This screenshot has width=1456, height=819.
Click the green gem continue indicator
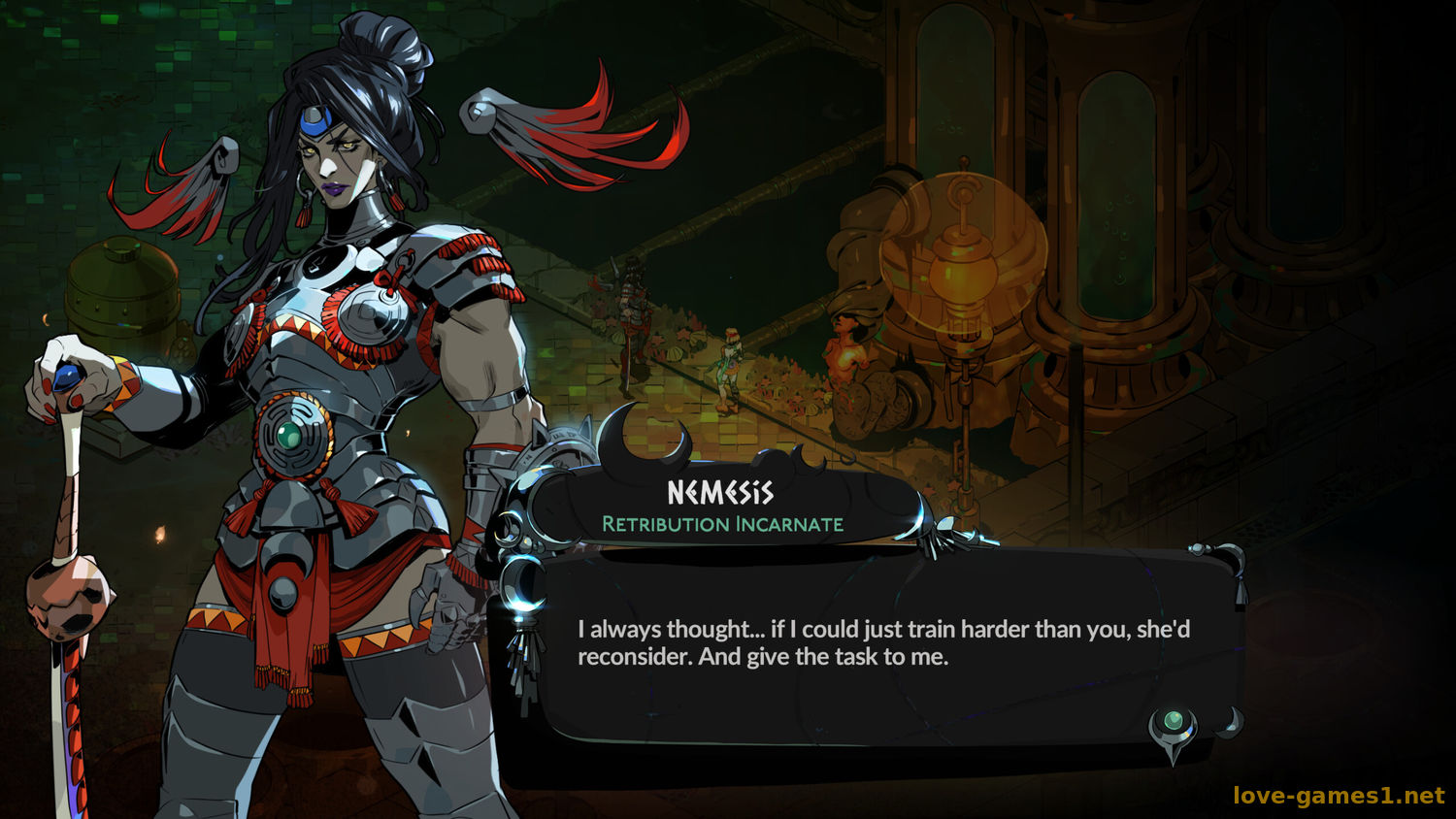point(1174,722)
